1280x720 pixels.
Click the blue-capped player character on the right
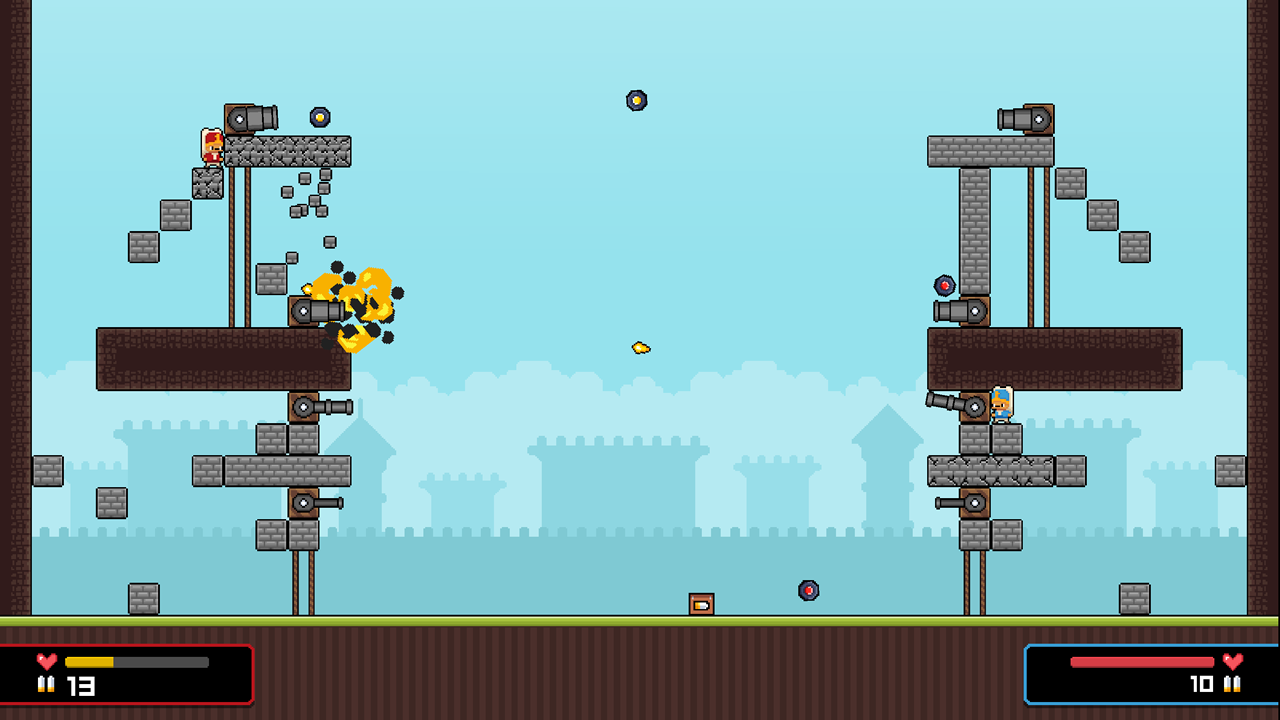pyautogui.click(x=1004, y=404)
